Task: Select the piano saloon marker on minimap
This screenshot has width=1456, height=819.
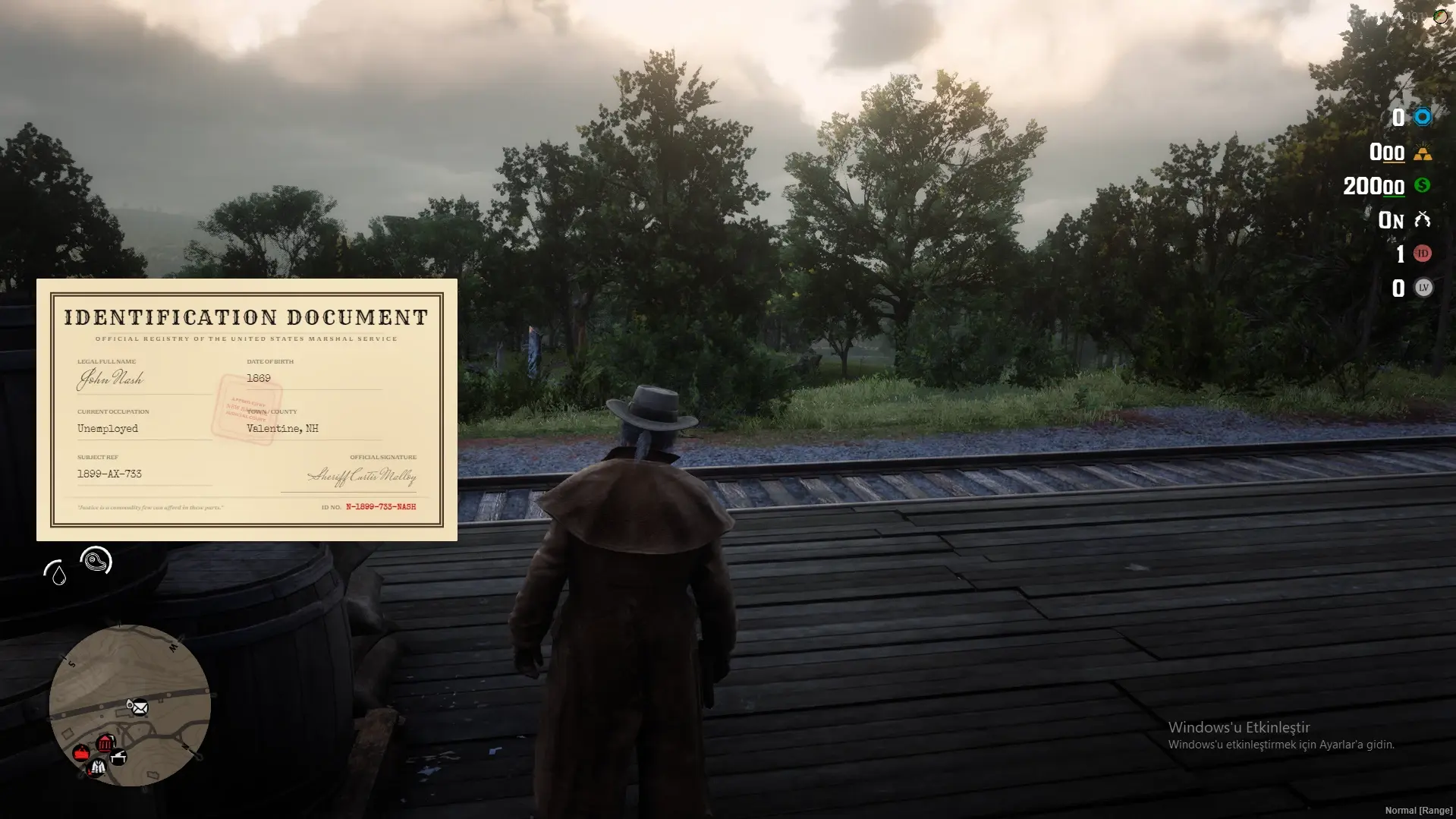Action: pos(119,756)
